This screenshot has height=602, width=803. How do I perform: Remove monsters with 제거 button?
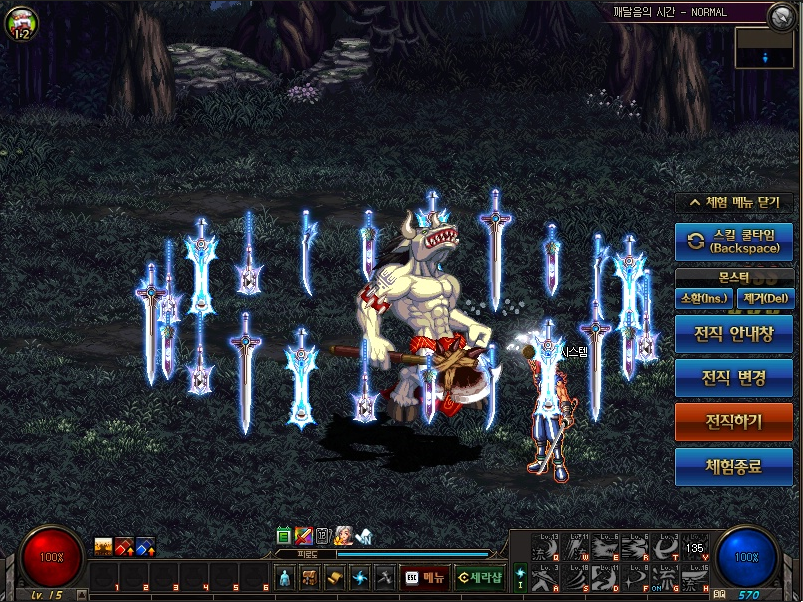pyautogui.click(x=765, y=298)
